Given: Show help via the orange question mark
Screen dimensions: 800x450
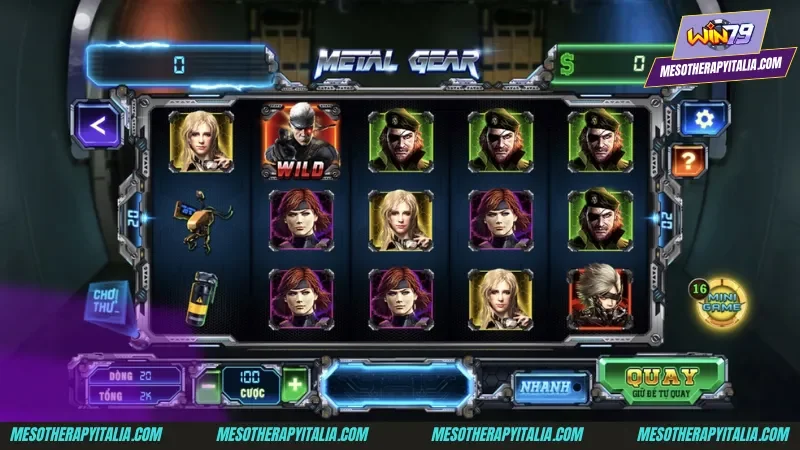Looking at the screenshot, I should [688, 159].
